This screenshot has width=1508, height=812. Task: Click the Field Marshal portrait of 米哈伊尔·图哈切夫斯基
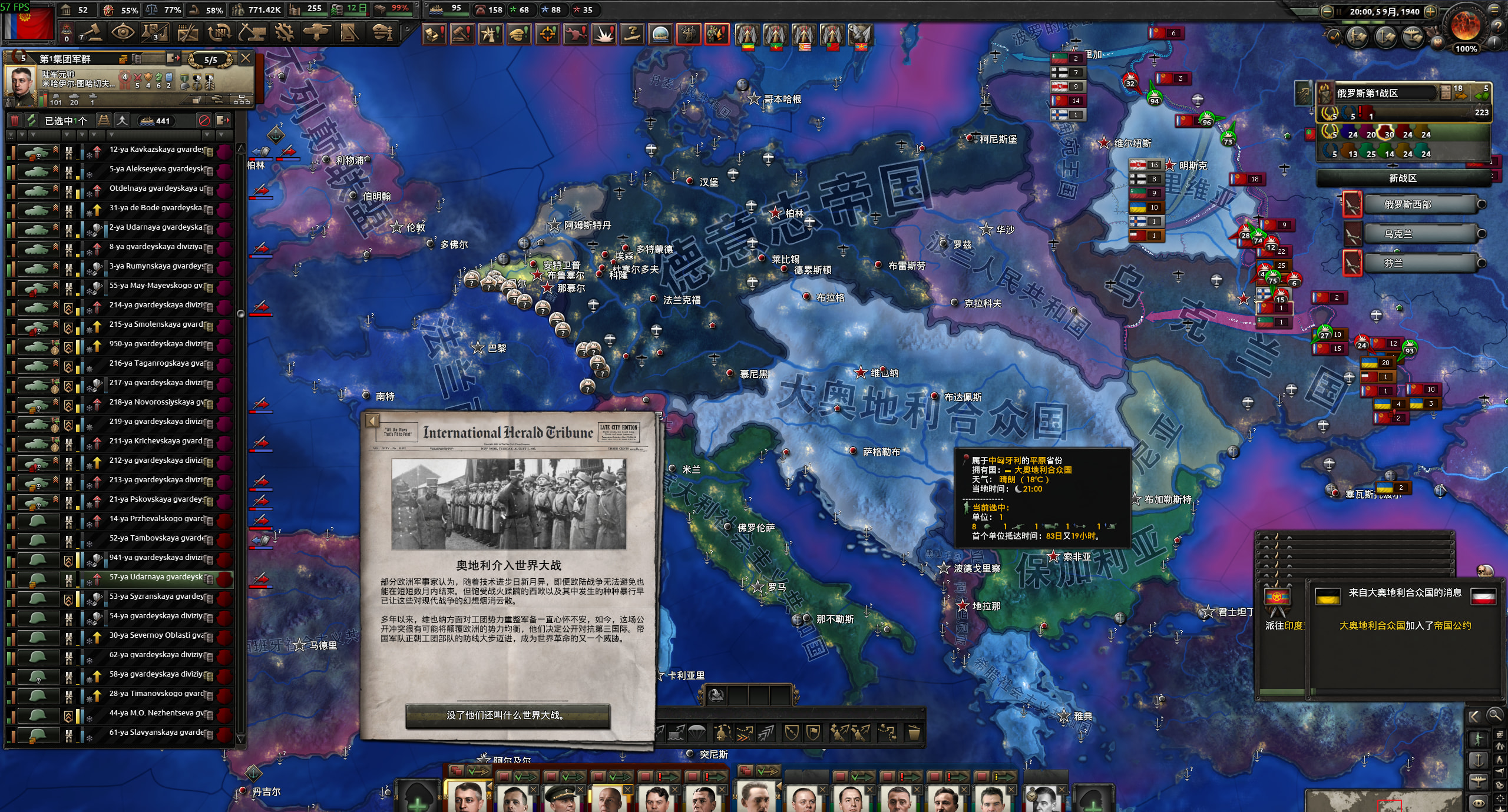[x=20, y=83]
